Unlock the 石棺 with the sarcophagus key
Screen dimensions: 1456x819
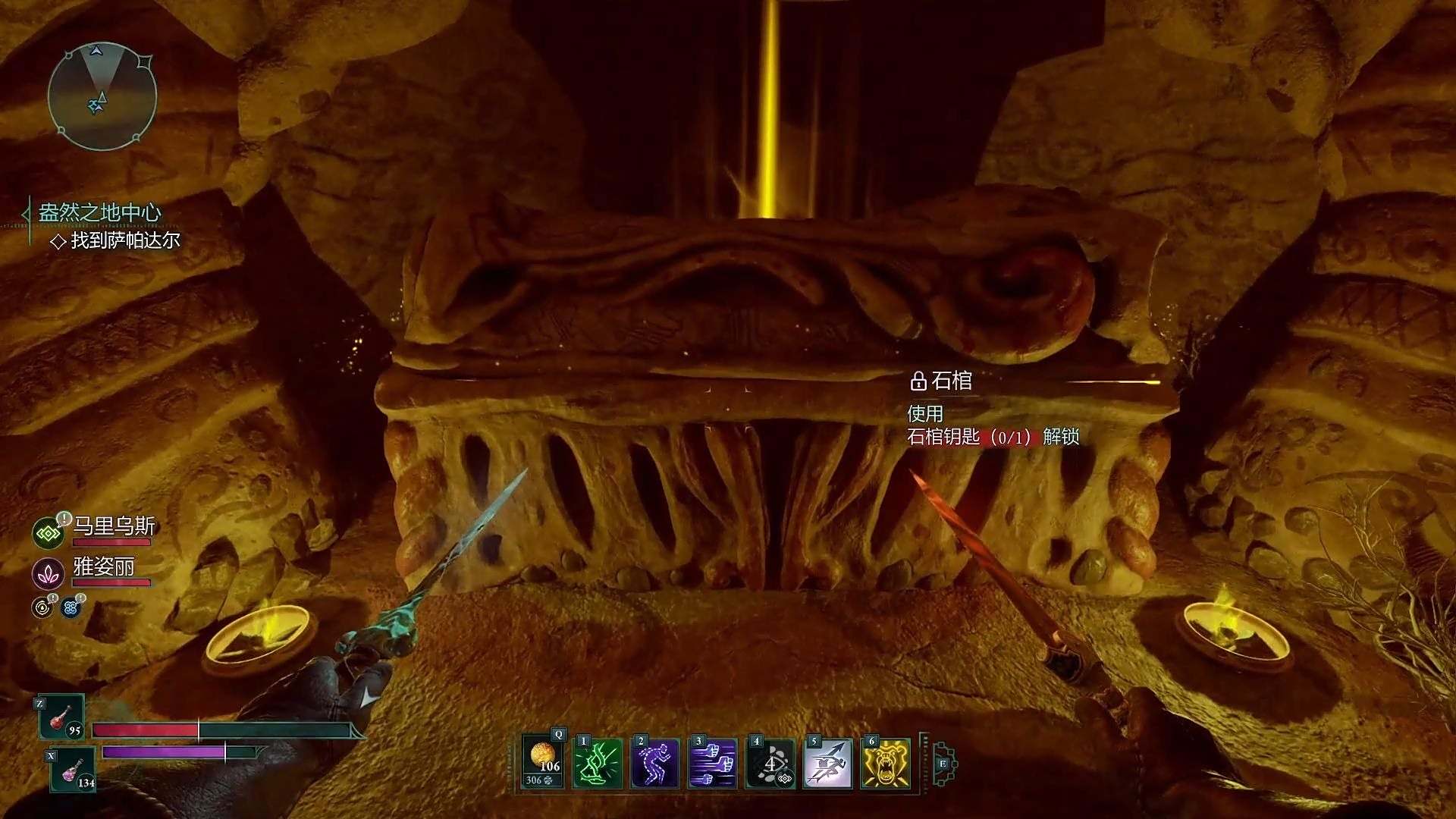pyautogui.click(x=993, y=437)
